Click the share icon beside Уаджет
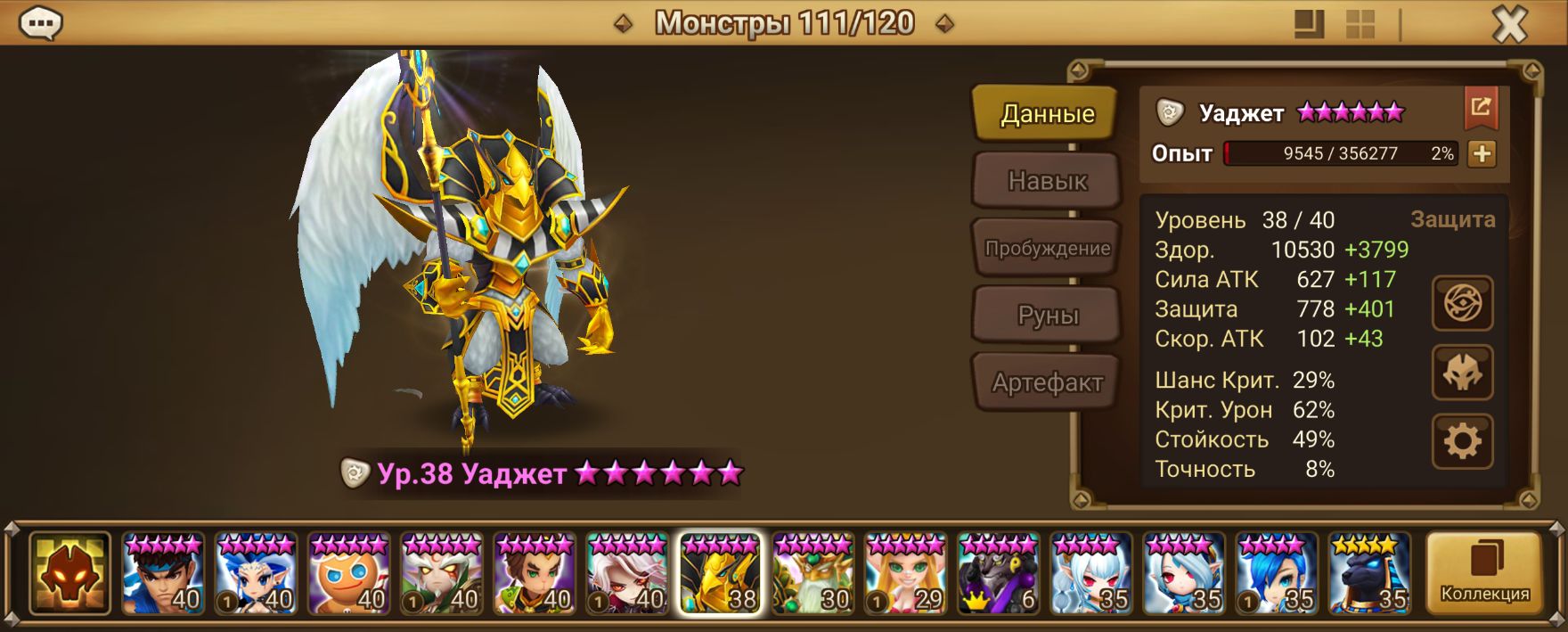 (x=1481, y=108)
